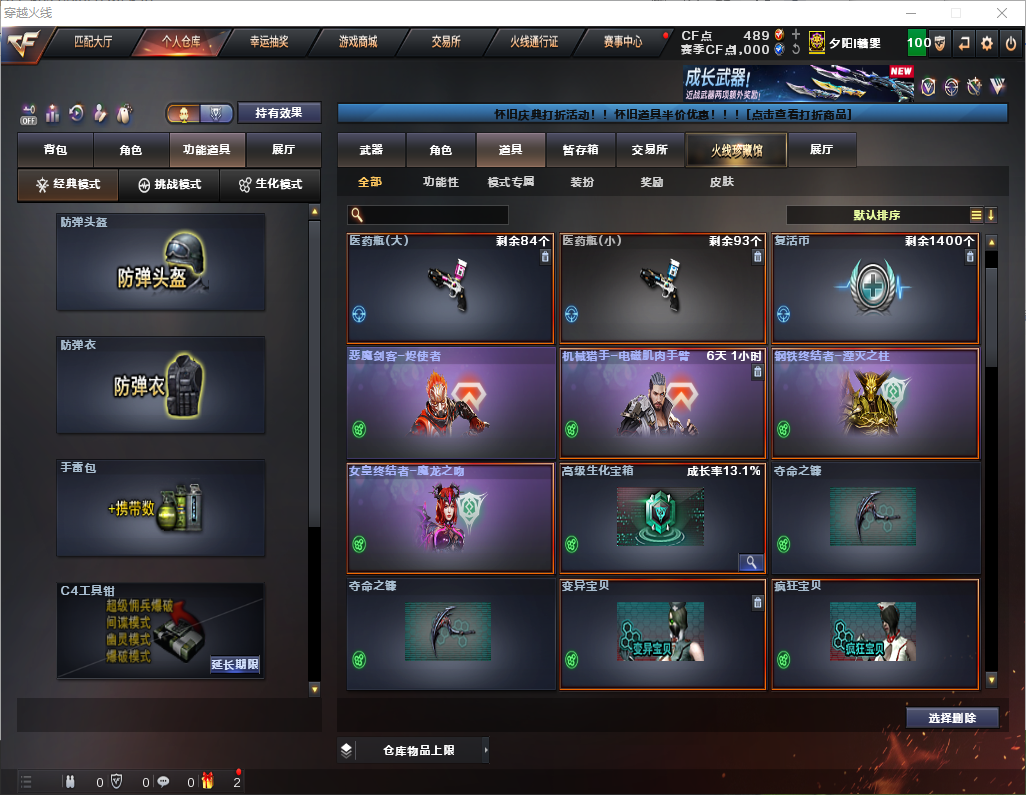Select the 挑战模式 challenge mode tab
Screen dimensions: 1026x795
(170, 185)
